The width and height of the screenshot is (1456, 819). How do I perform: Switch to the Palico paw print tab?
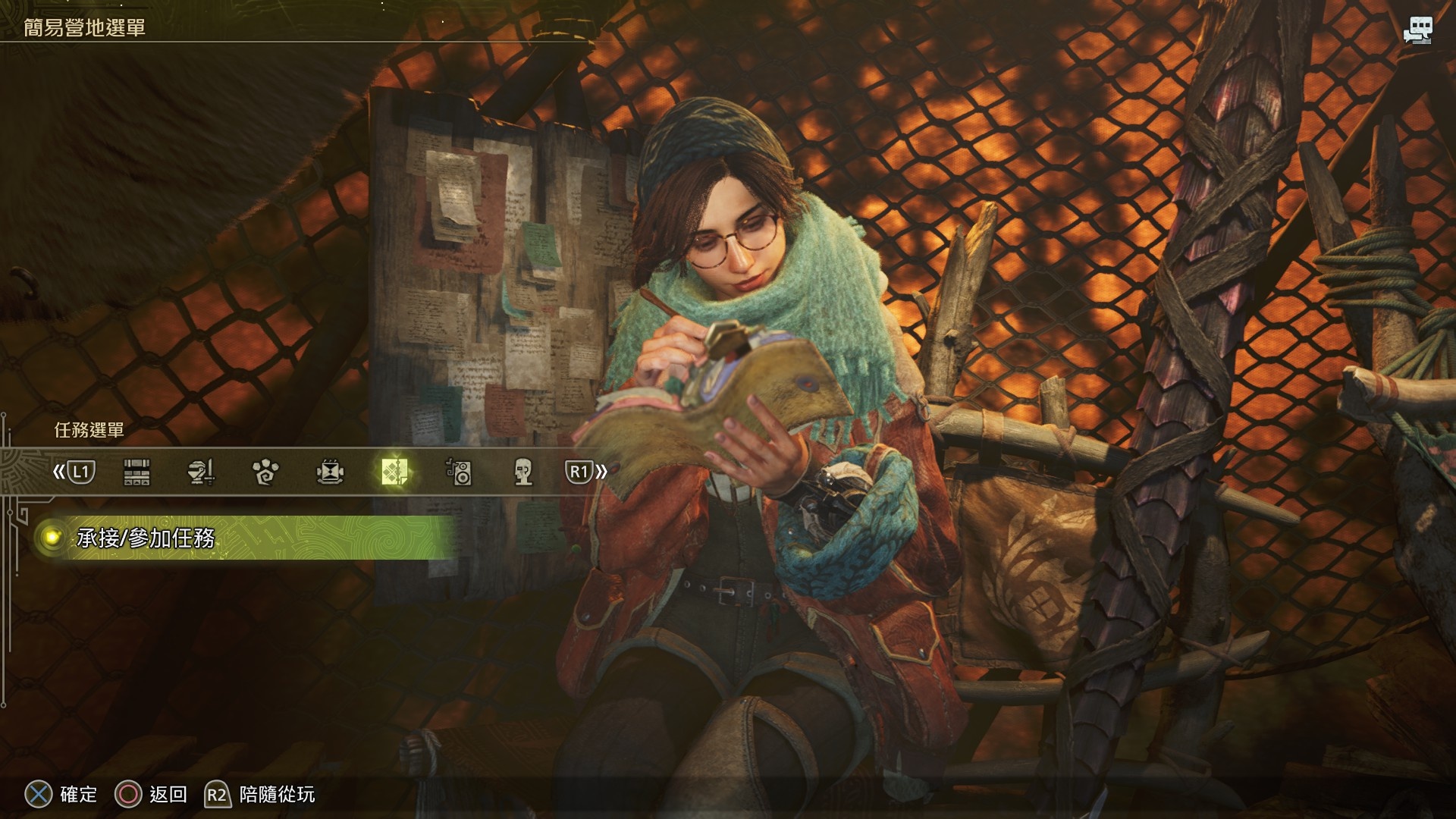click(265, 472)
